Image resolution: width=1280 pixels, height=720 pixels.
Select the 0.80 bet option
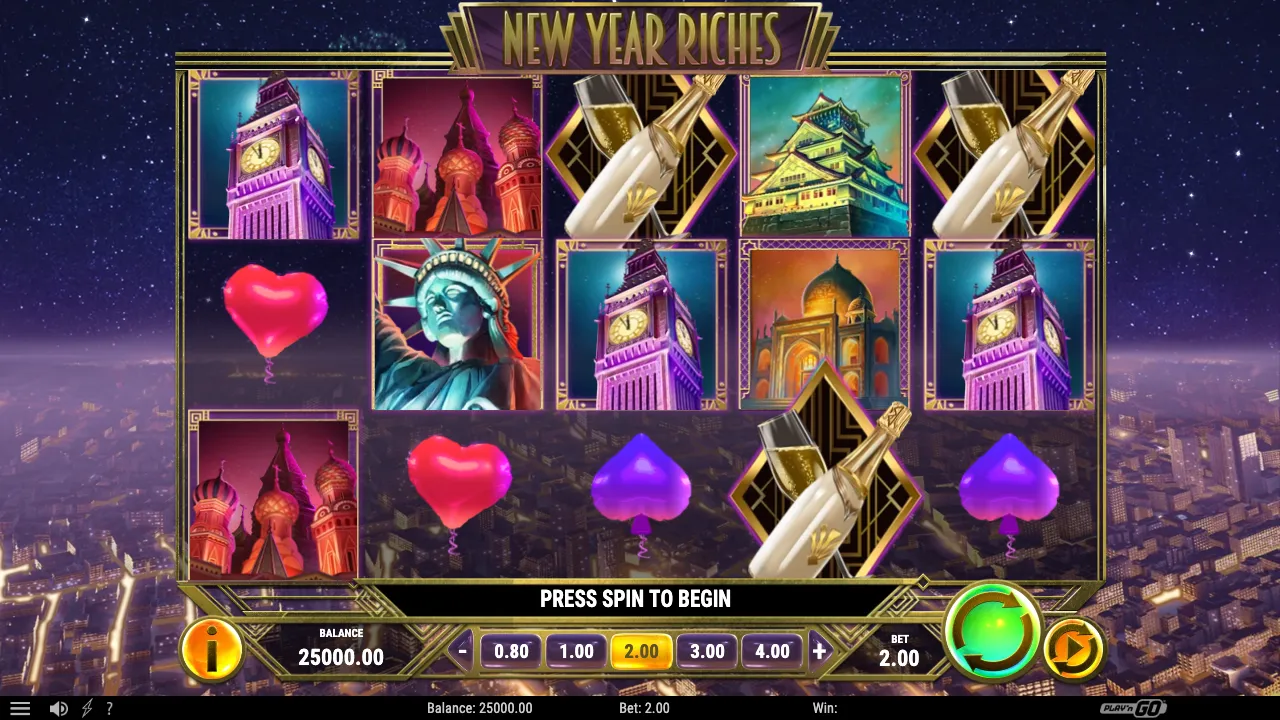tap(511, 651)
